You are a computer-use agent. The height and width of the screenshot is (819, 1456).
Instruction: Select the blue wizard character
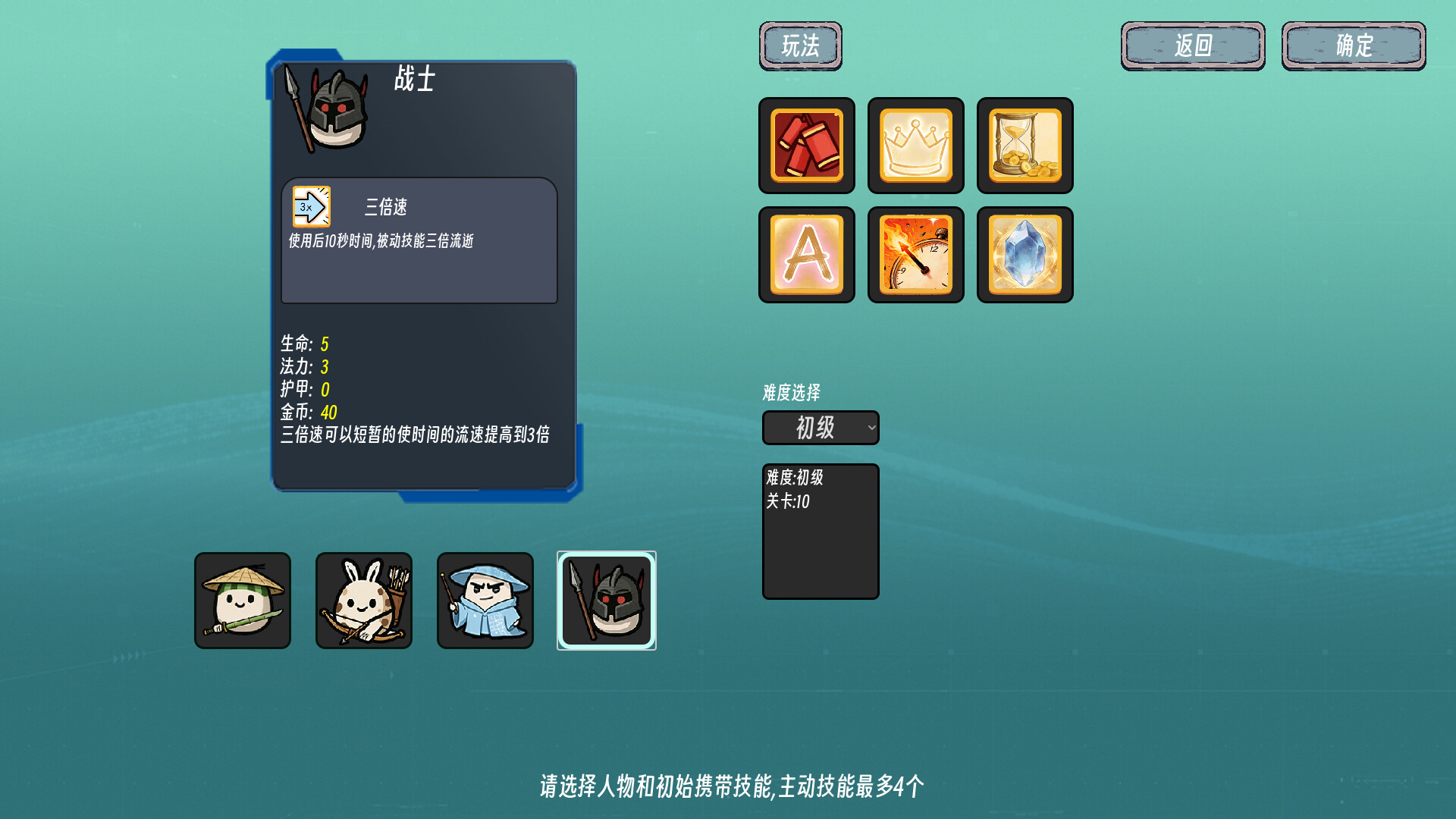[485, 600]
